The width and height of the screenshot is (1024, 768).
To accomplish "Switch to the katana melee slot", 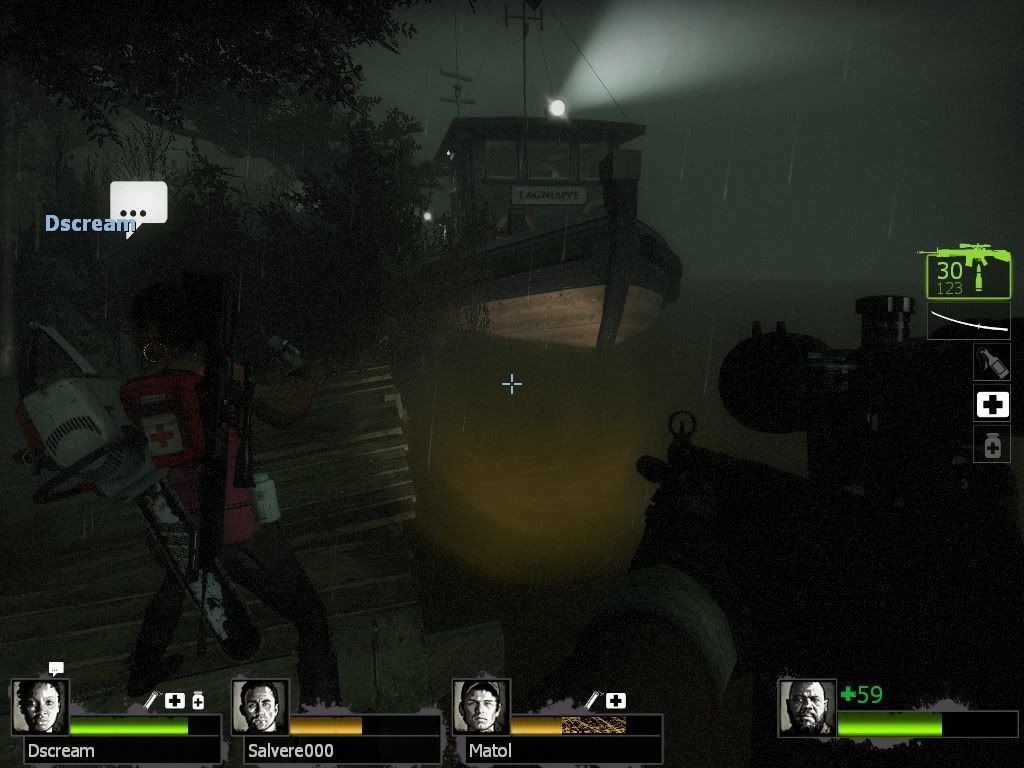I will [x=968, y=322].
